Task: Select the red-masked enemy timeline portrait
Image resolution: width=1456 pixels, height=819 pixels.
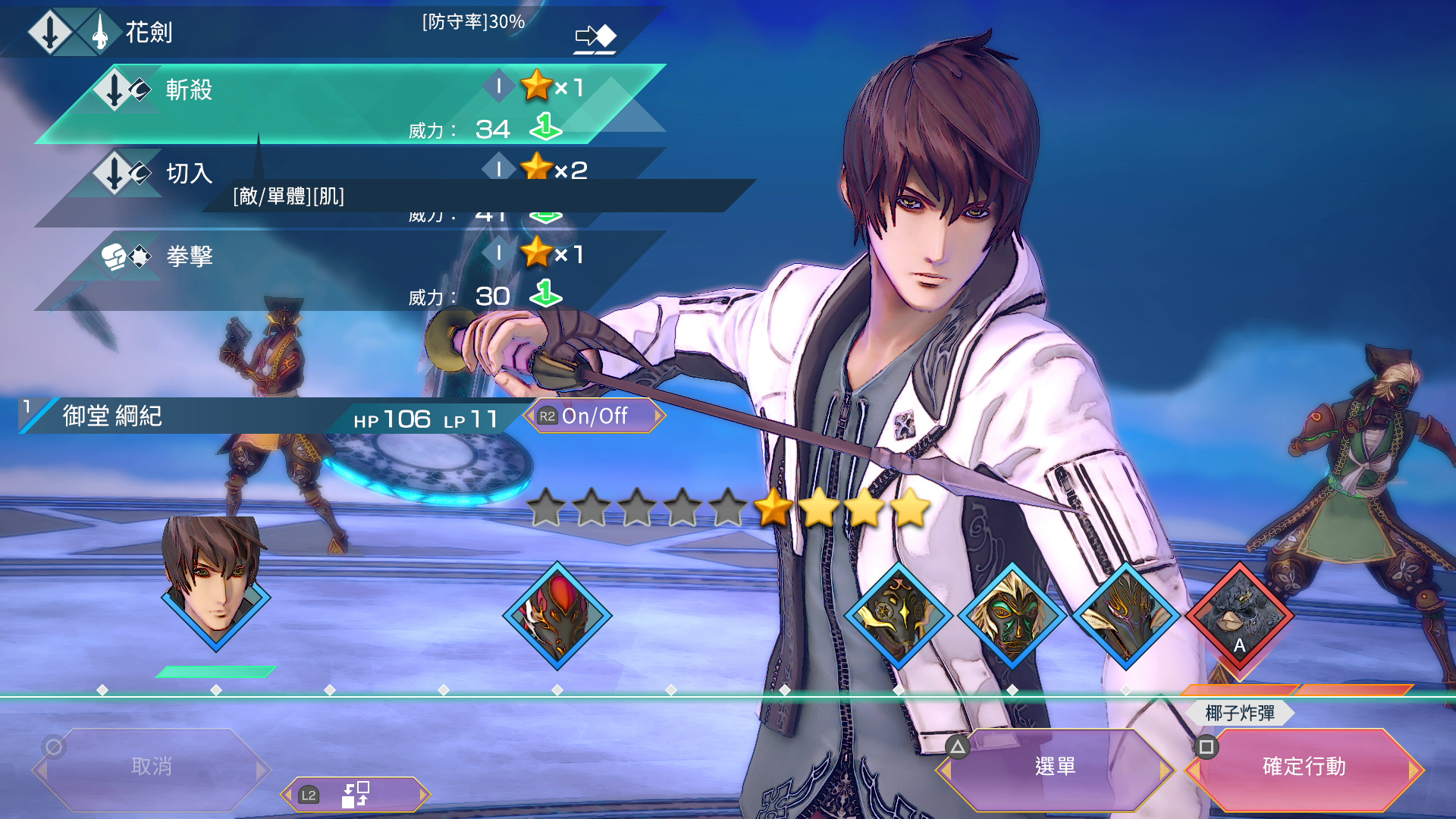Action: pos(557,616)
